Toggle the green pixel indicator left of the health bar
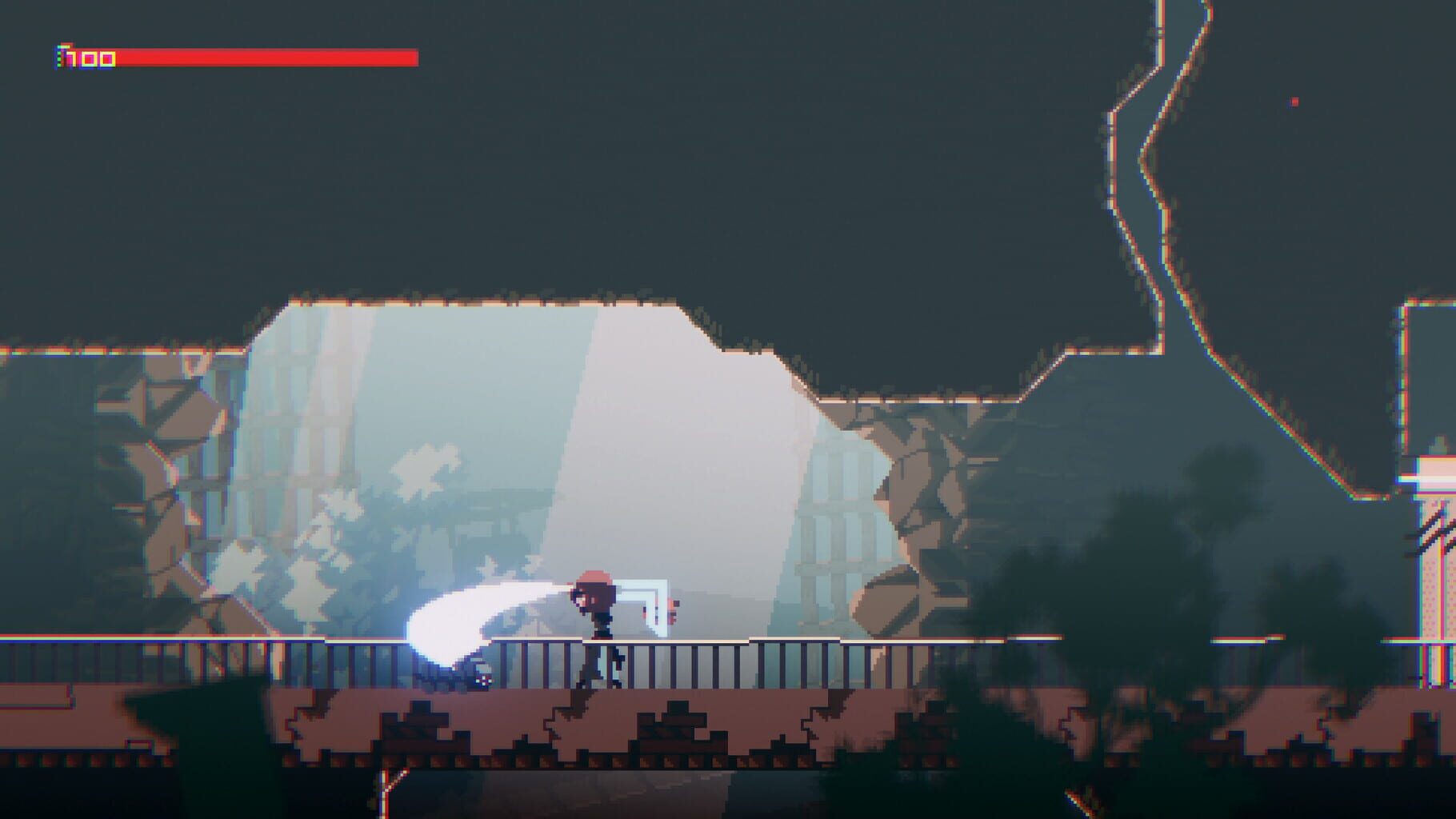Viewport: 1456px width, 819px height. coord(58,58)
